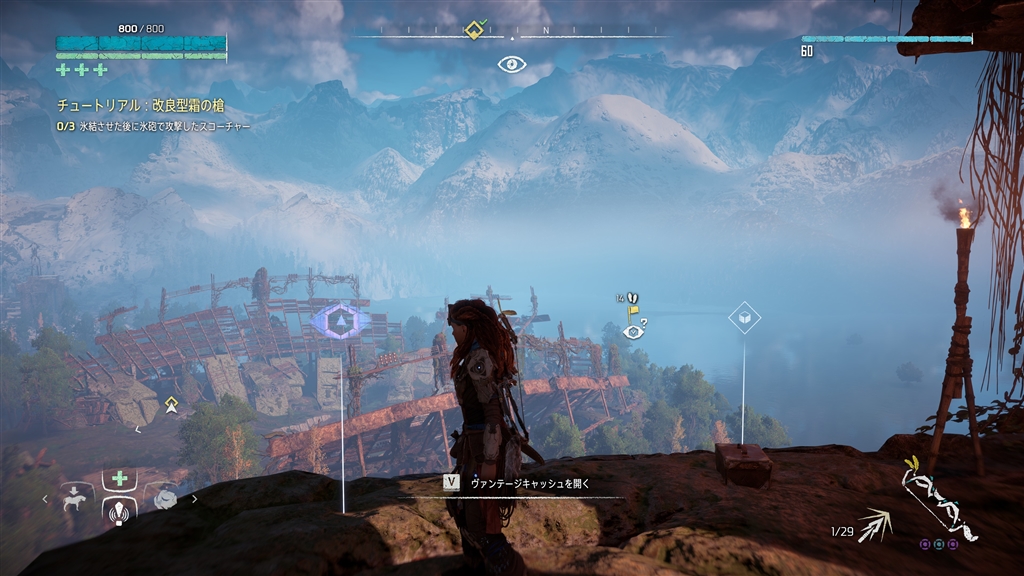Click the purple weapon modification slot dots

(x=939, y=544)
